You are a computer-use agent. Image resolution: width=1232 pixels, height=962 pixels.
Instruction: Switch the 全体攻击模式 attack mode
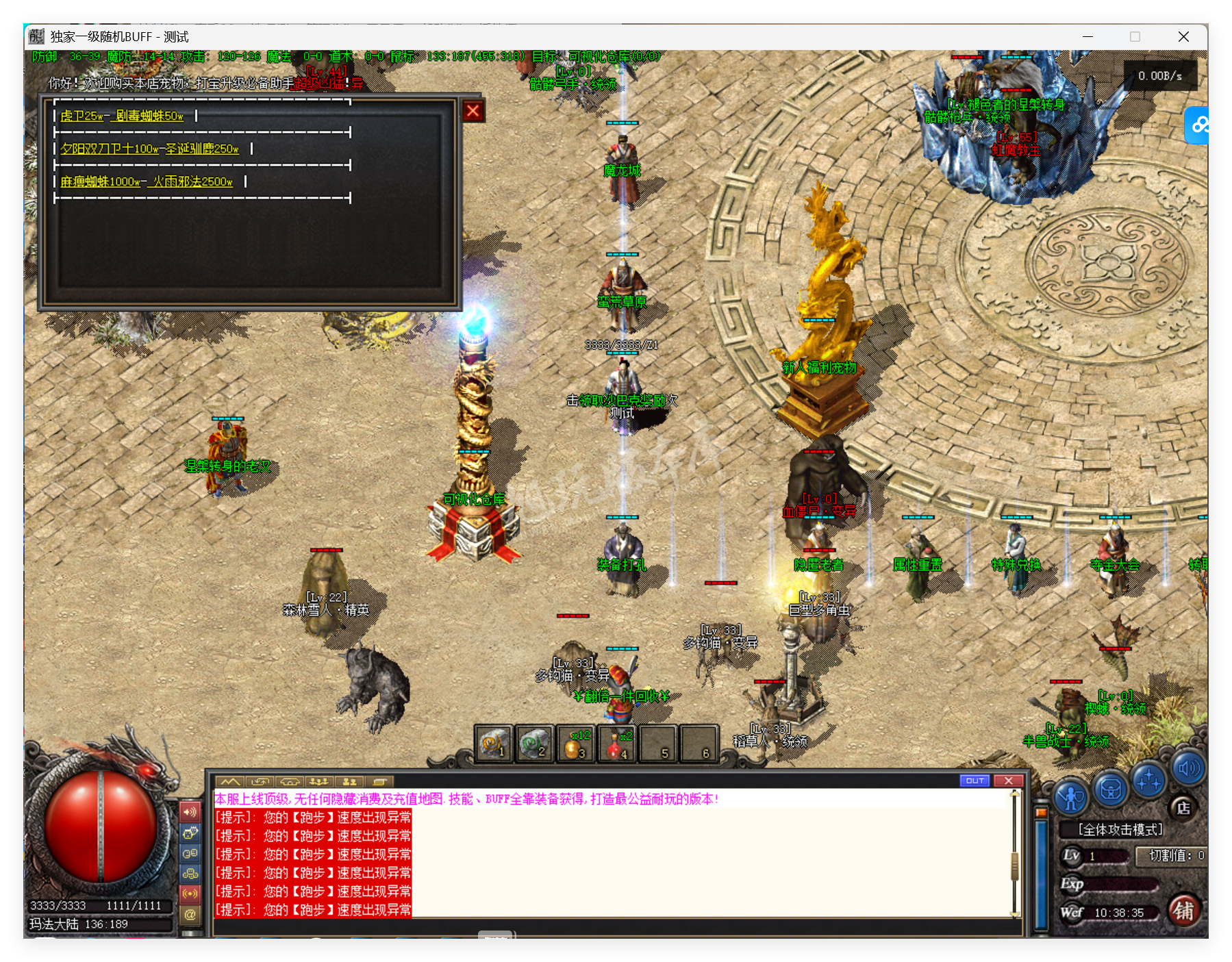(1120, 830)
